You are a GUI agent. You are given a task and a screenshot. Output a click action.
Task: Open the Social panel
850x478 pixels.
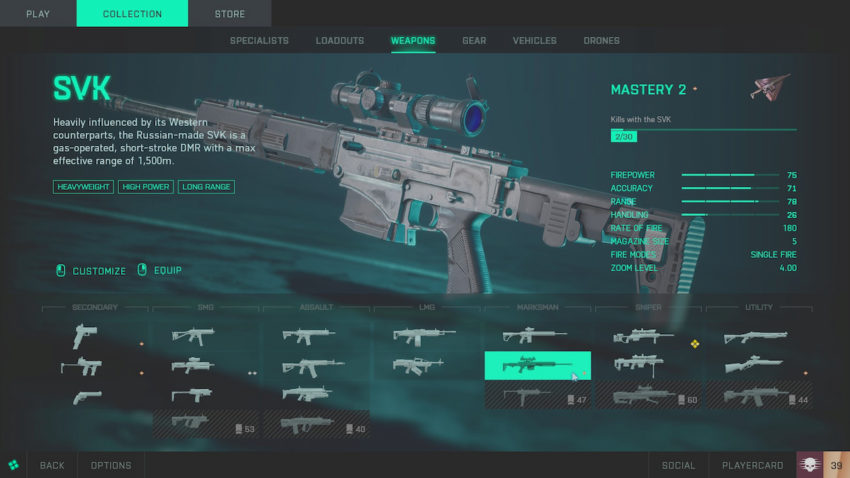coord(677,465)
